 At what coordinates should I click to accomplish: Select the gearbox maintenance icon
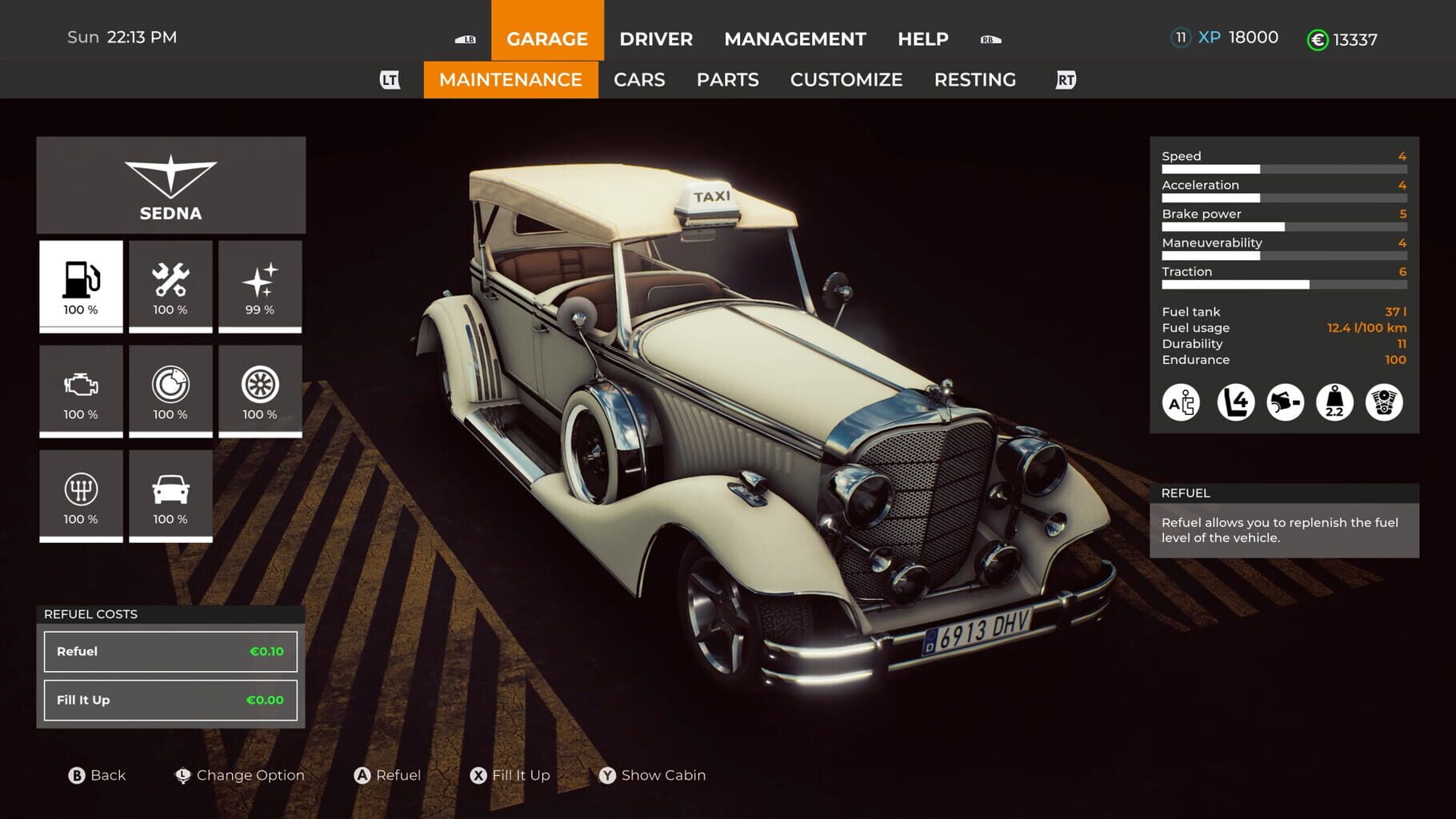coord(80,494)
